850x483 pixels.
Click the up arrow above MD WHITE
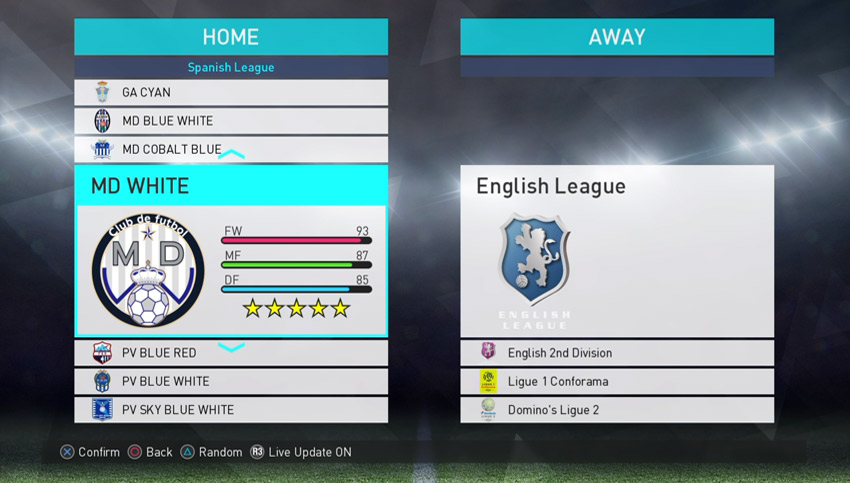click(231, 155)
